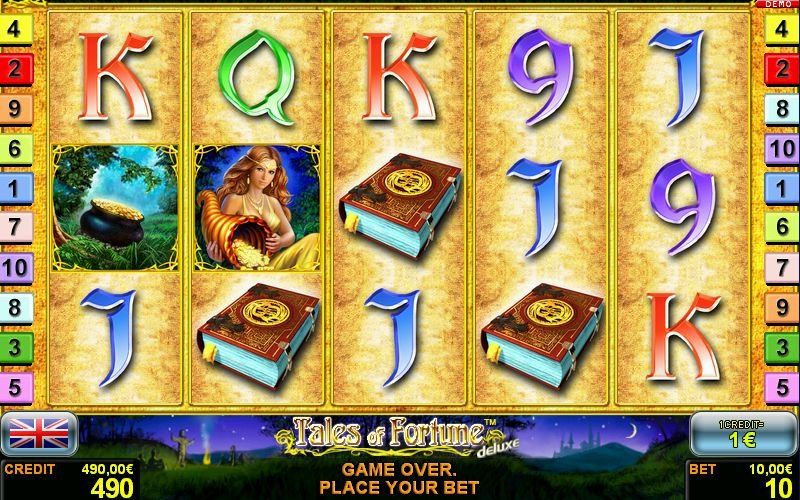Open the 1 credit = 1€ denomination selector
The height and width of the screenshot is (500, 800).
(742, 433)
